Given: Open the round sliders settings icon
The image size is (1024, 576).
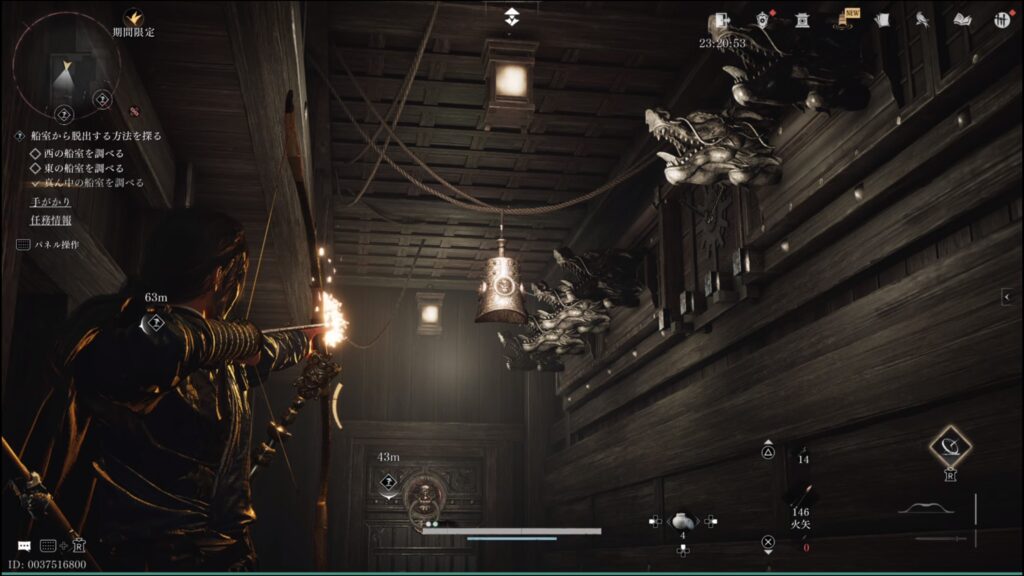Looking at the screenshot, I should coord(1002,19).
